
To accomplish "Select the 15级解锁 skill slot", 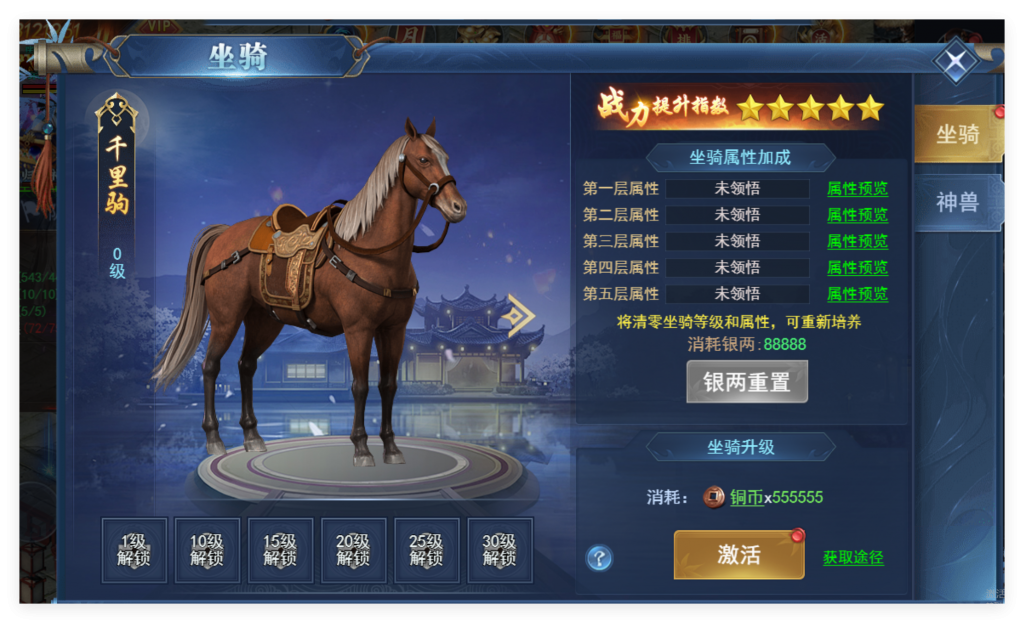I will [280, 550].
